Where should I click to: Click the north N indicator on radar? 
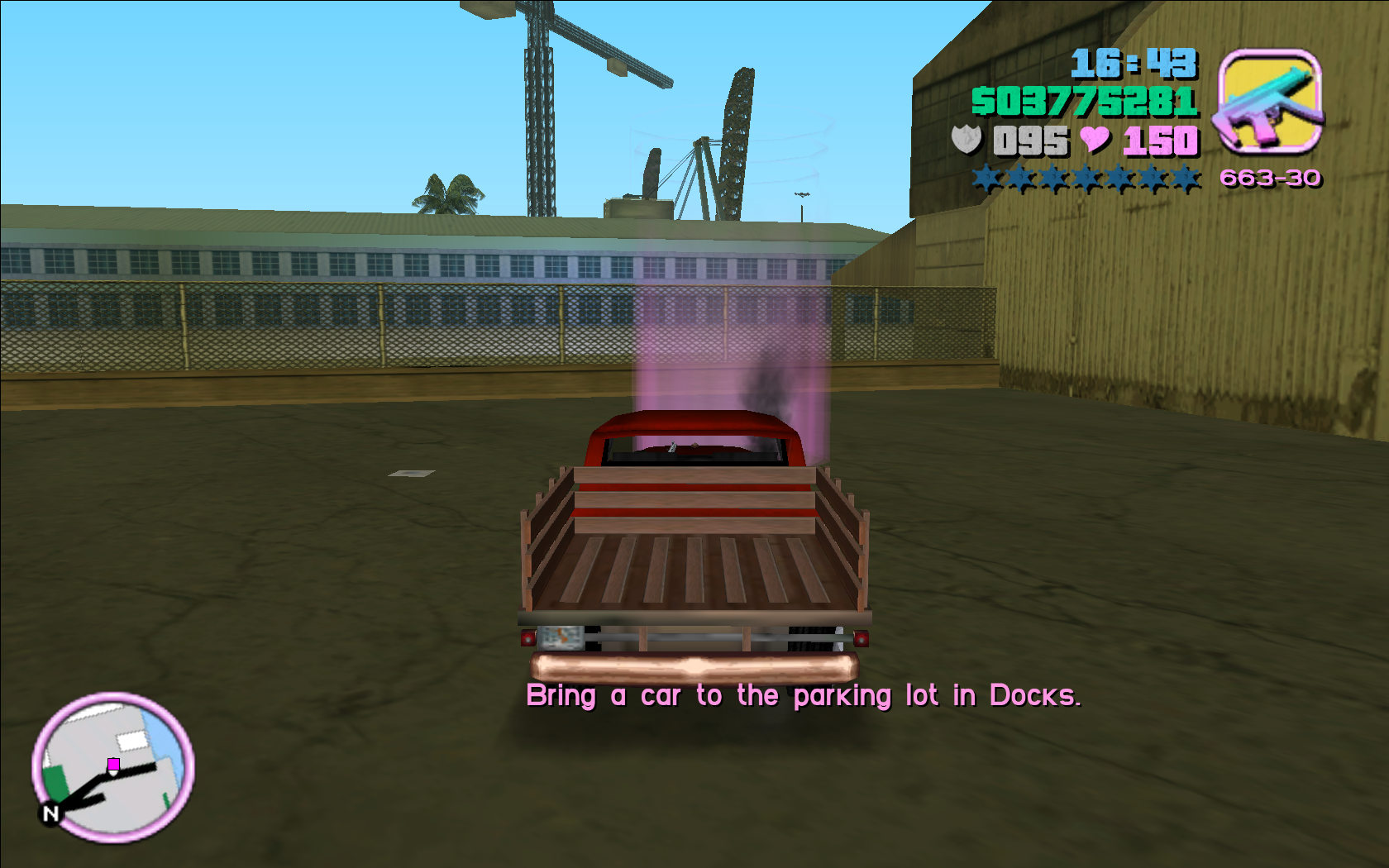[x=50, y=813]
